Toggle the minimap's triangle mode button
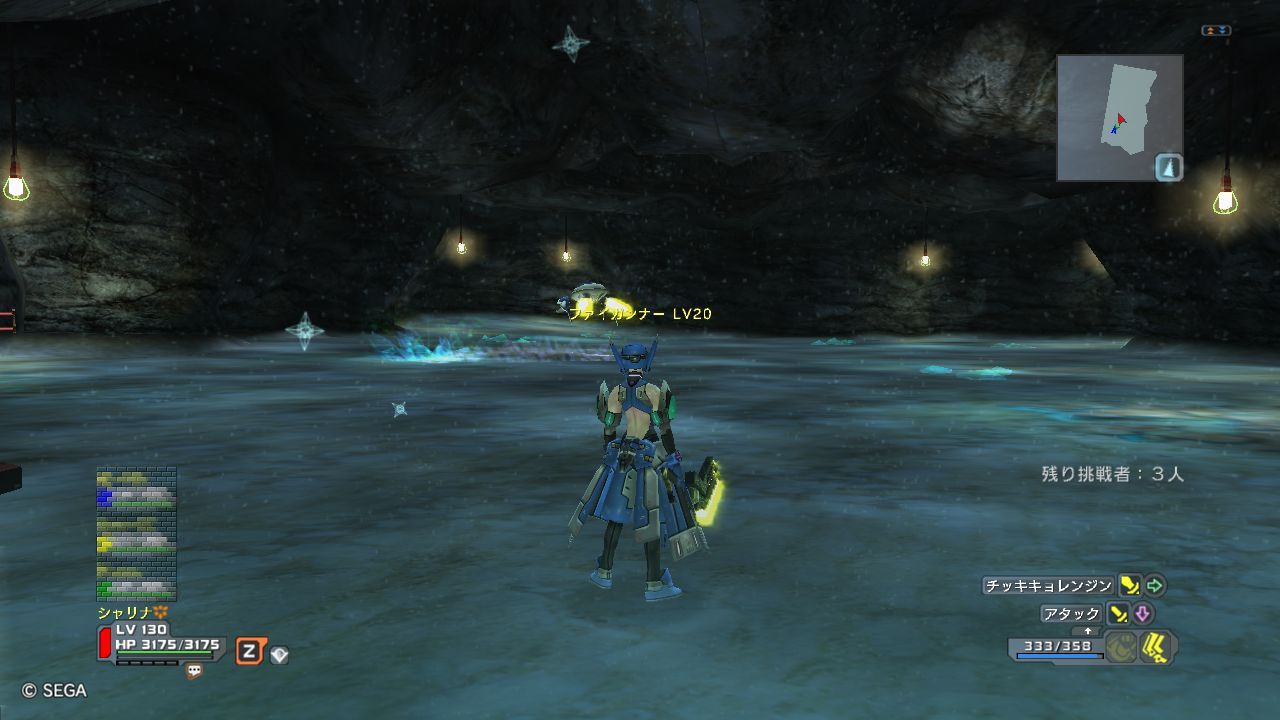Screen dimensions: 1280x720 point(1169,167)
